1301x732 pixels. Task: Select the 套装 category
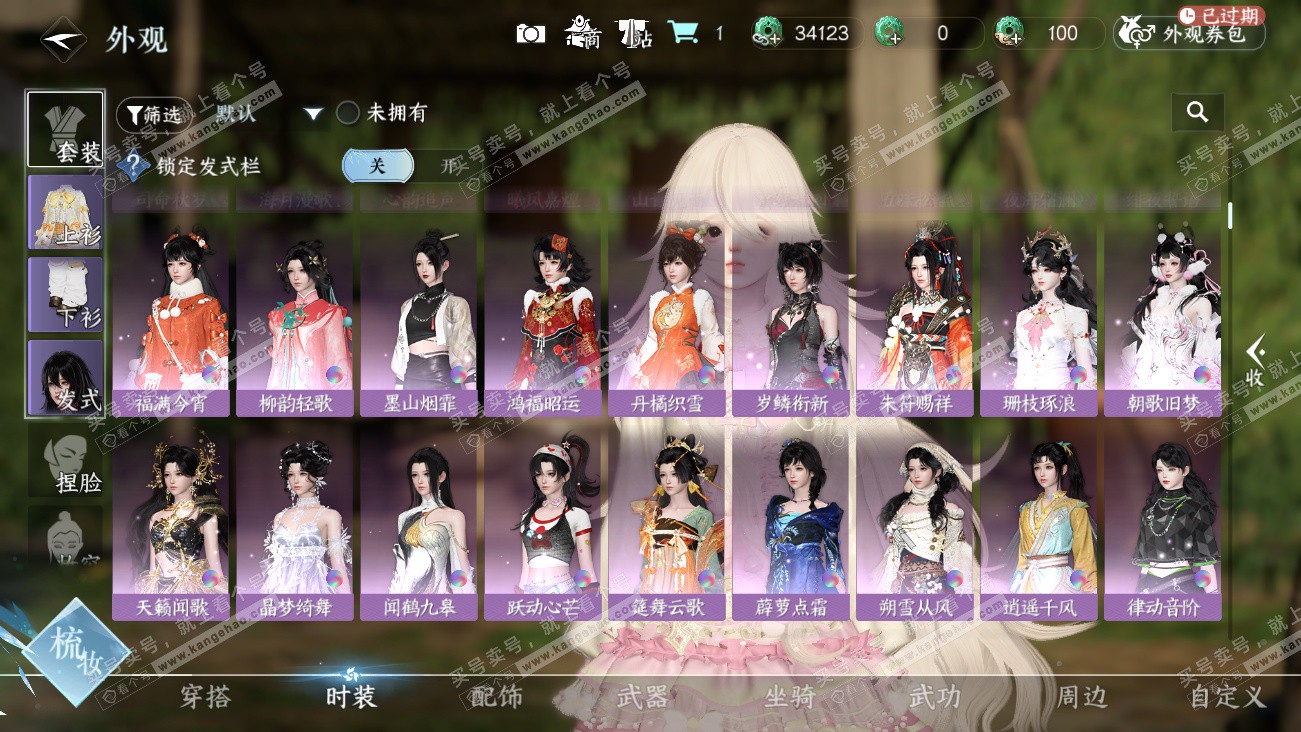(65, 130)
